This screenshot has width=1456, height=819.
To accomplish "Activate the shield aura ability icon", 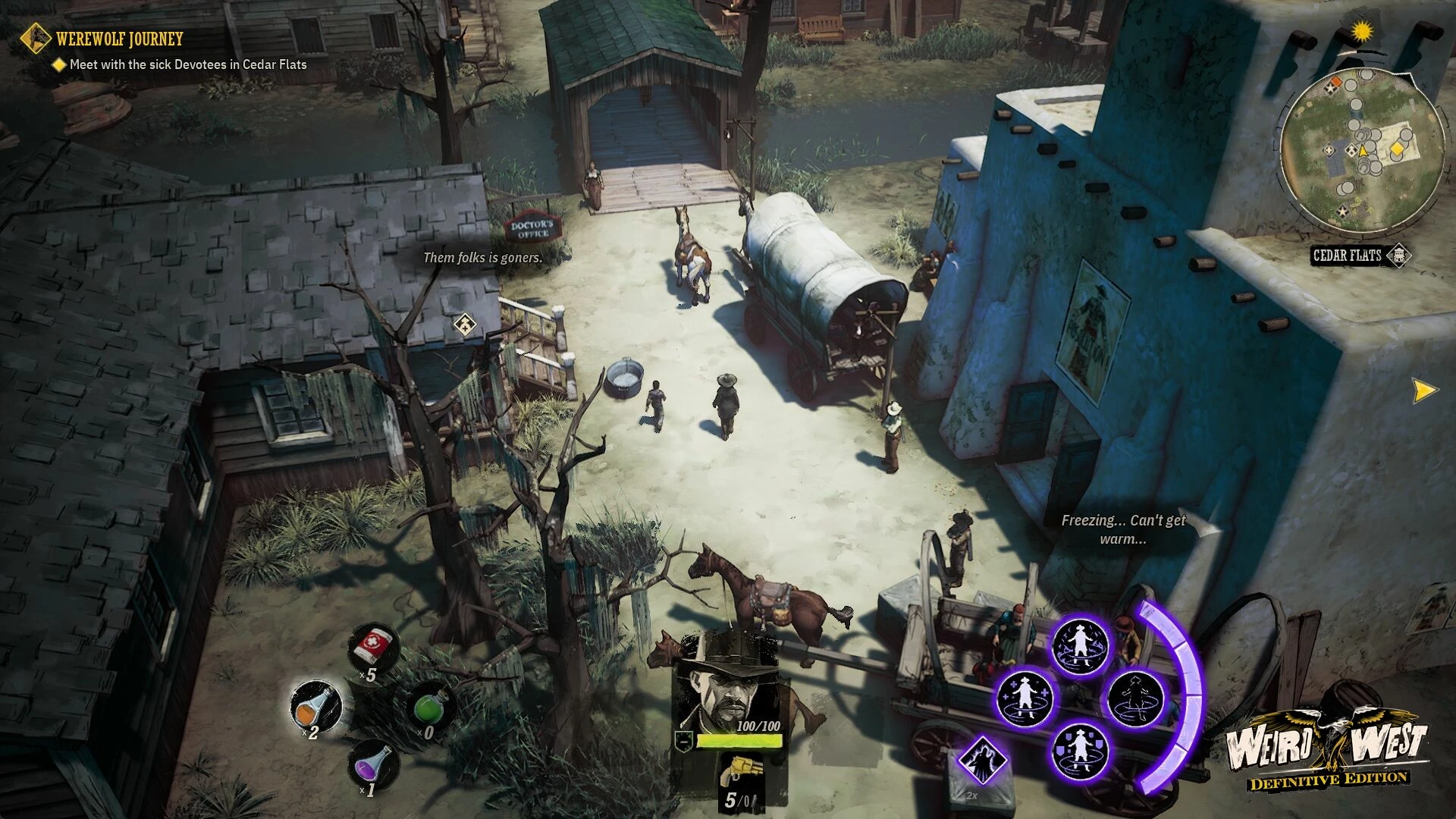I will (1079, 752).
